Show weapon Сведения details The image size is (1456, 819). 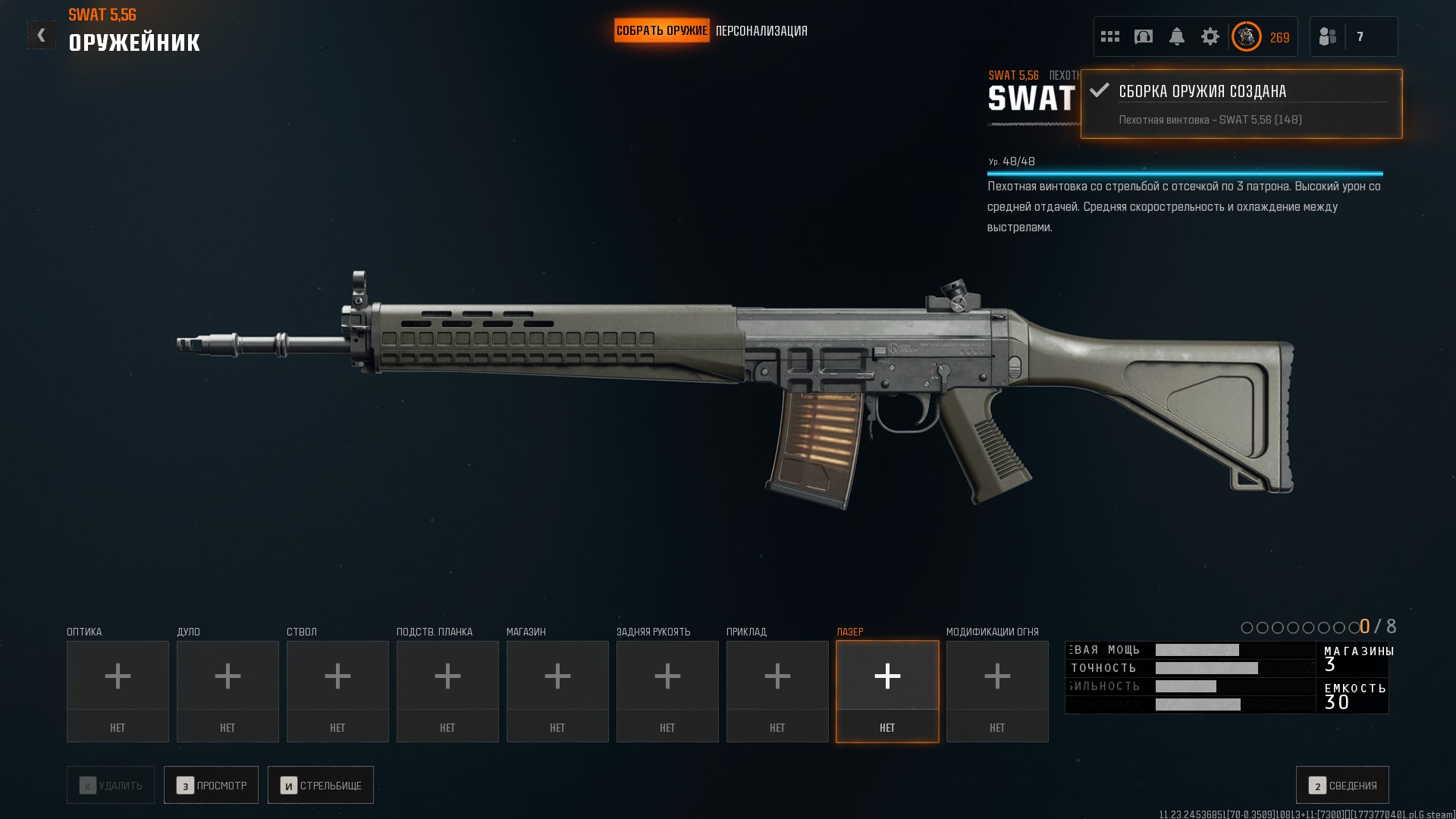point(1342,785)
